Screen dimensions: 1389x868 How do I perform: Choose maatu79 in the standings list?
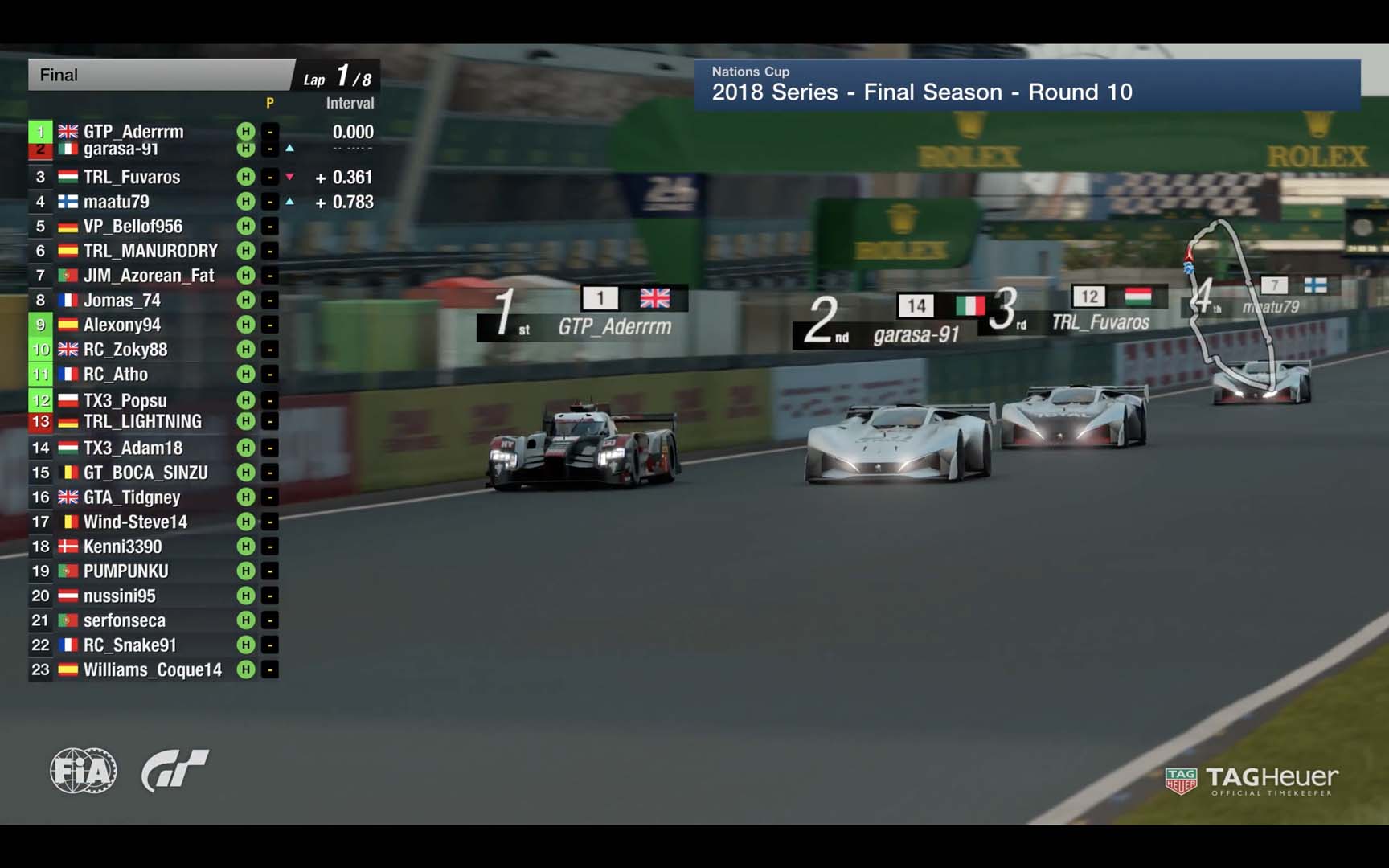coord(117,202)
